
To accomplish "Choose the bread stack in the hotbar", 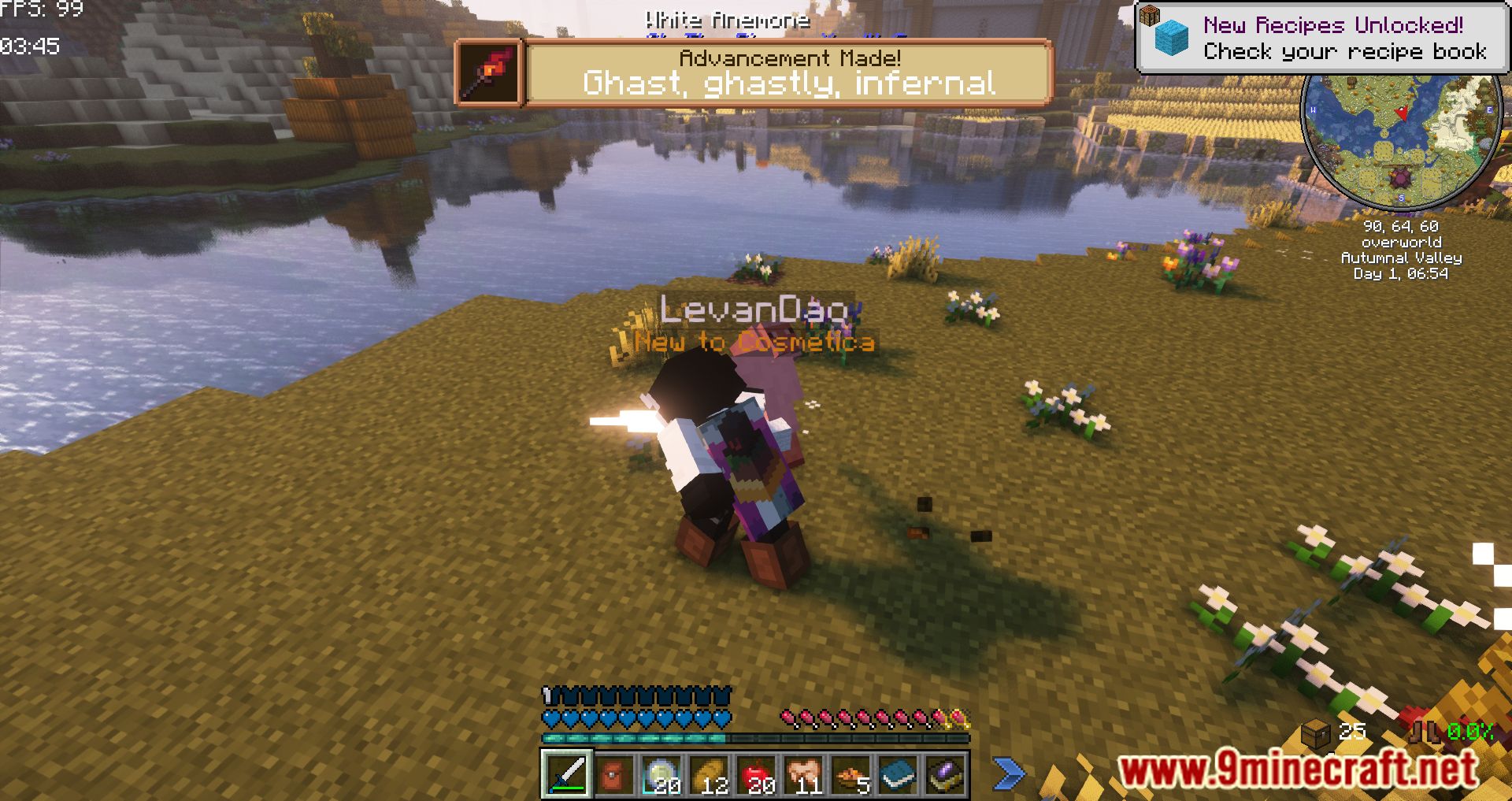I will pyautogui.click(x=708, y=774).
